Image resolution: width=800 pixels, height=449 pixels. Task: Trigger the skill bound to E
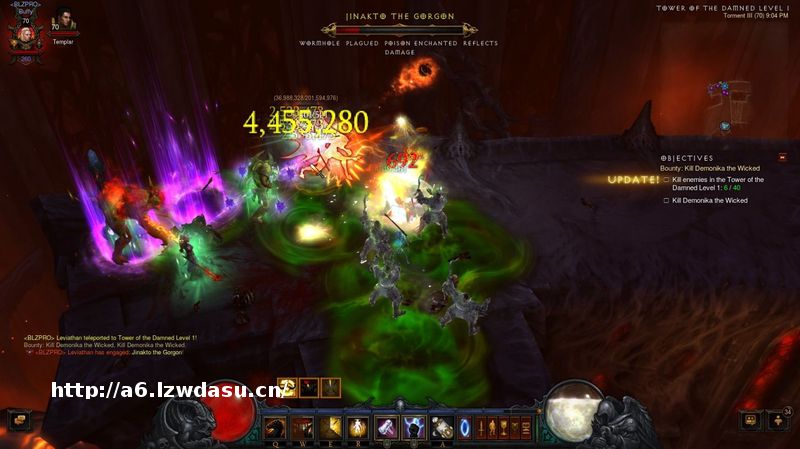330,428
